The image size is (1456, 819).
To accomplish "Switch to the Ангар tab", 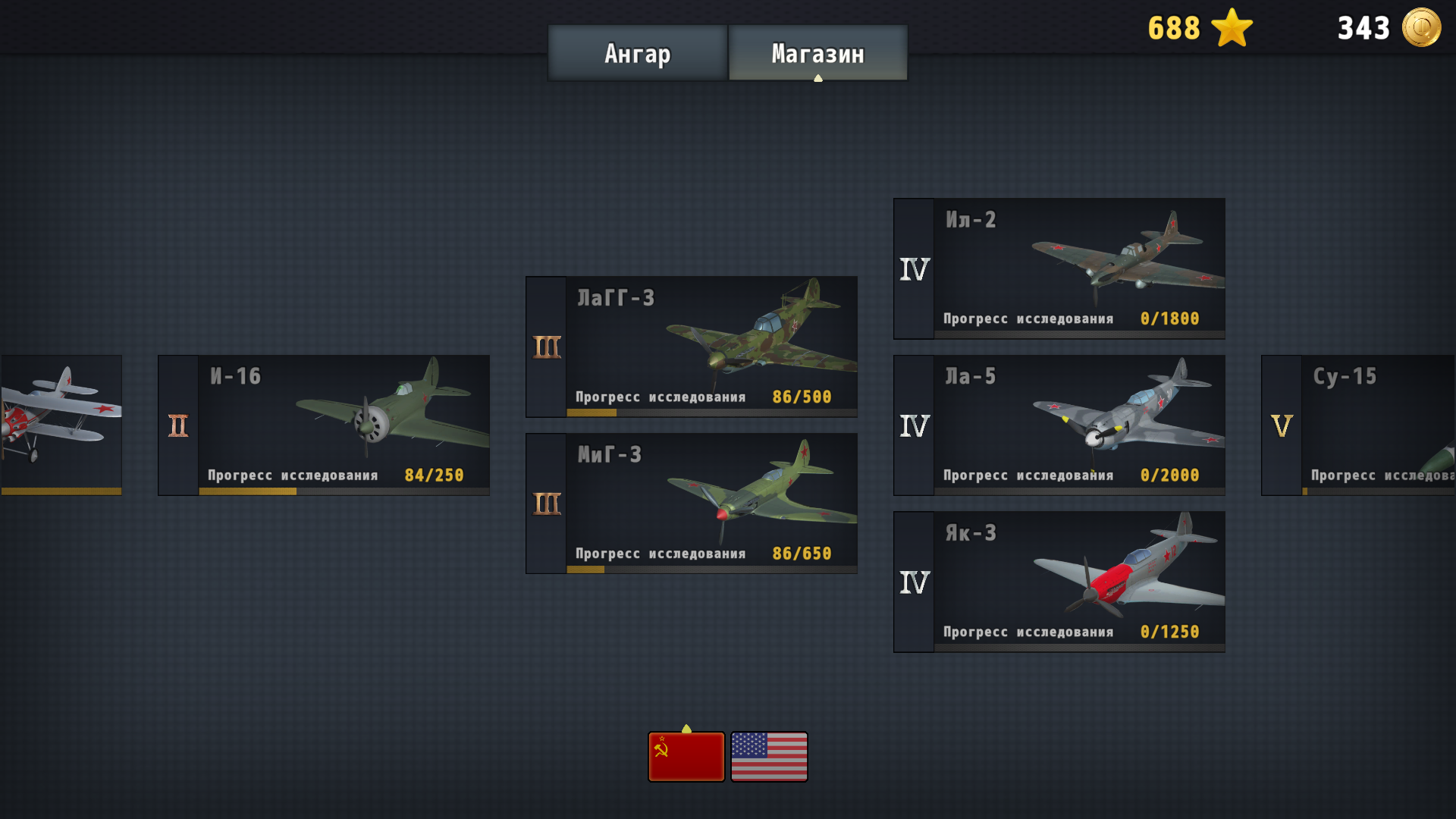I will 637,53.
